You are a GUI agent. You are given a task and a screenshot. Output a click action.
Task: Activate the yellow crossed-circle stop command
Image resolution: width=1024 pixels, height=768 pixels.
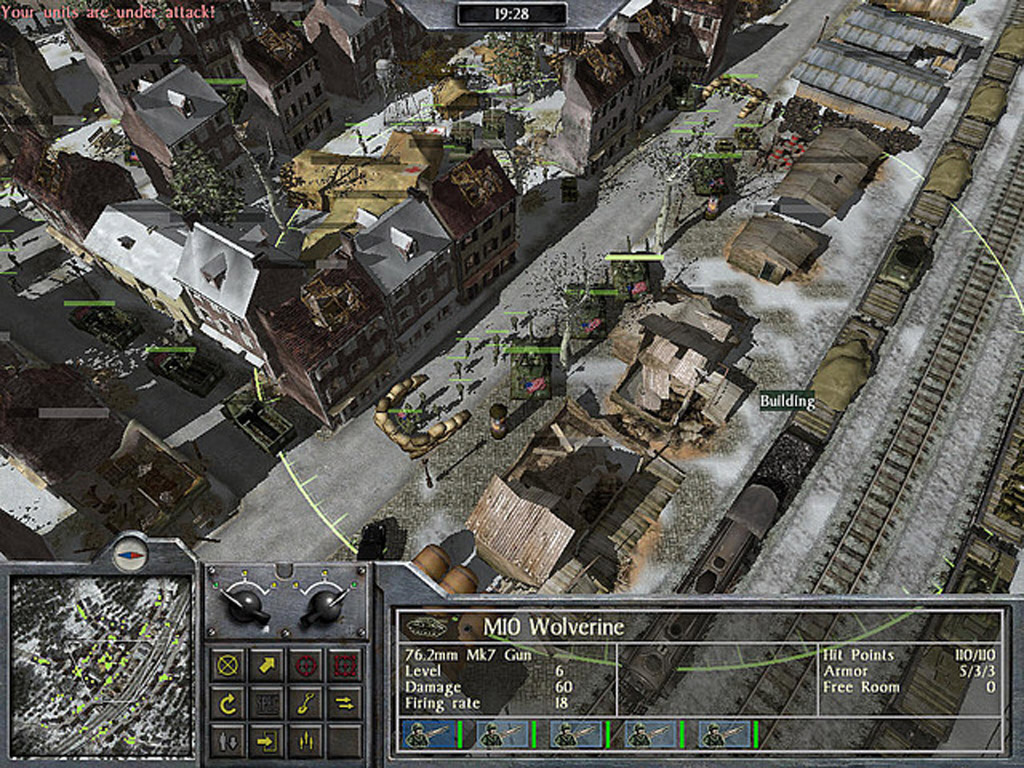[229, 665]
